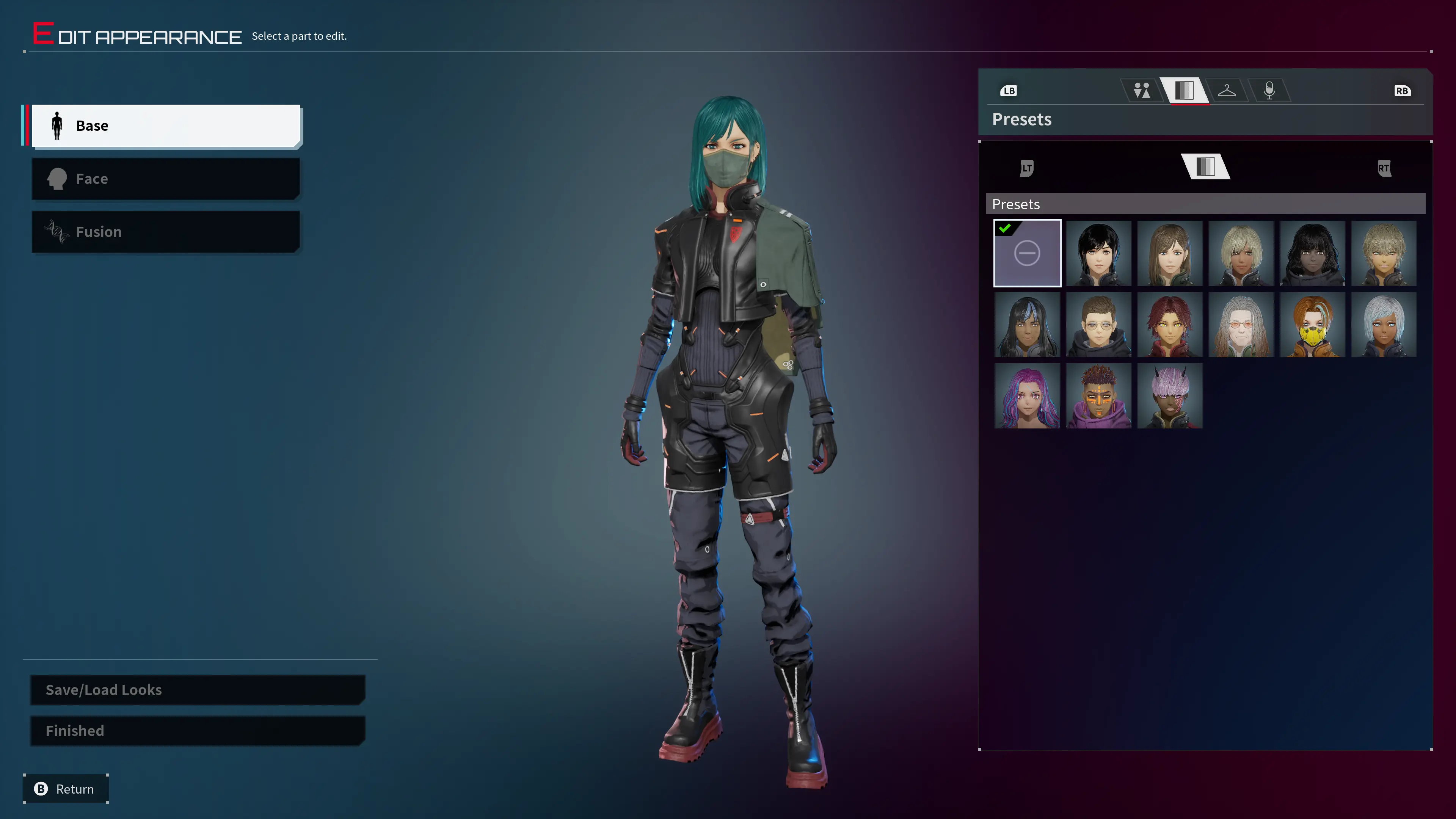Pick the preset with yellow face mask
This screenshot has height=819, width=1456.
coord(1312,325)
